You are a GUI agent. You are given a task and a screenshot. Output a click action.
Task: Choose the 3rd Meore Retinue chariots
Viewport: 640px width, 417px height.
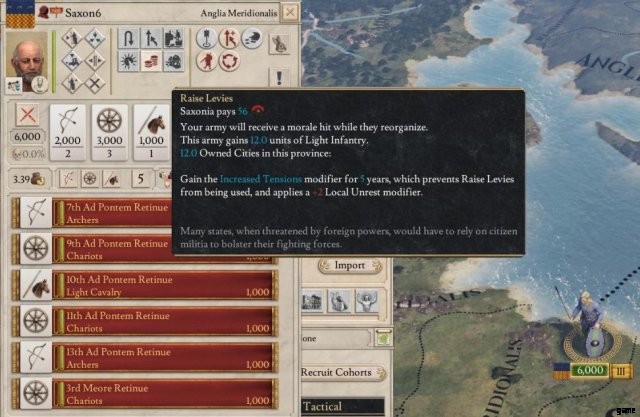(140, 392)
